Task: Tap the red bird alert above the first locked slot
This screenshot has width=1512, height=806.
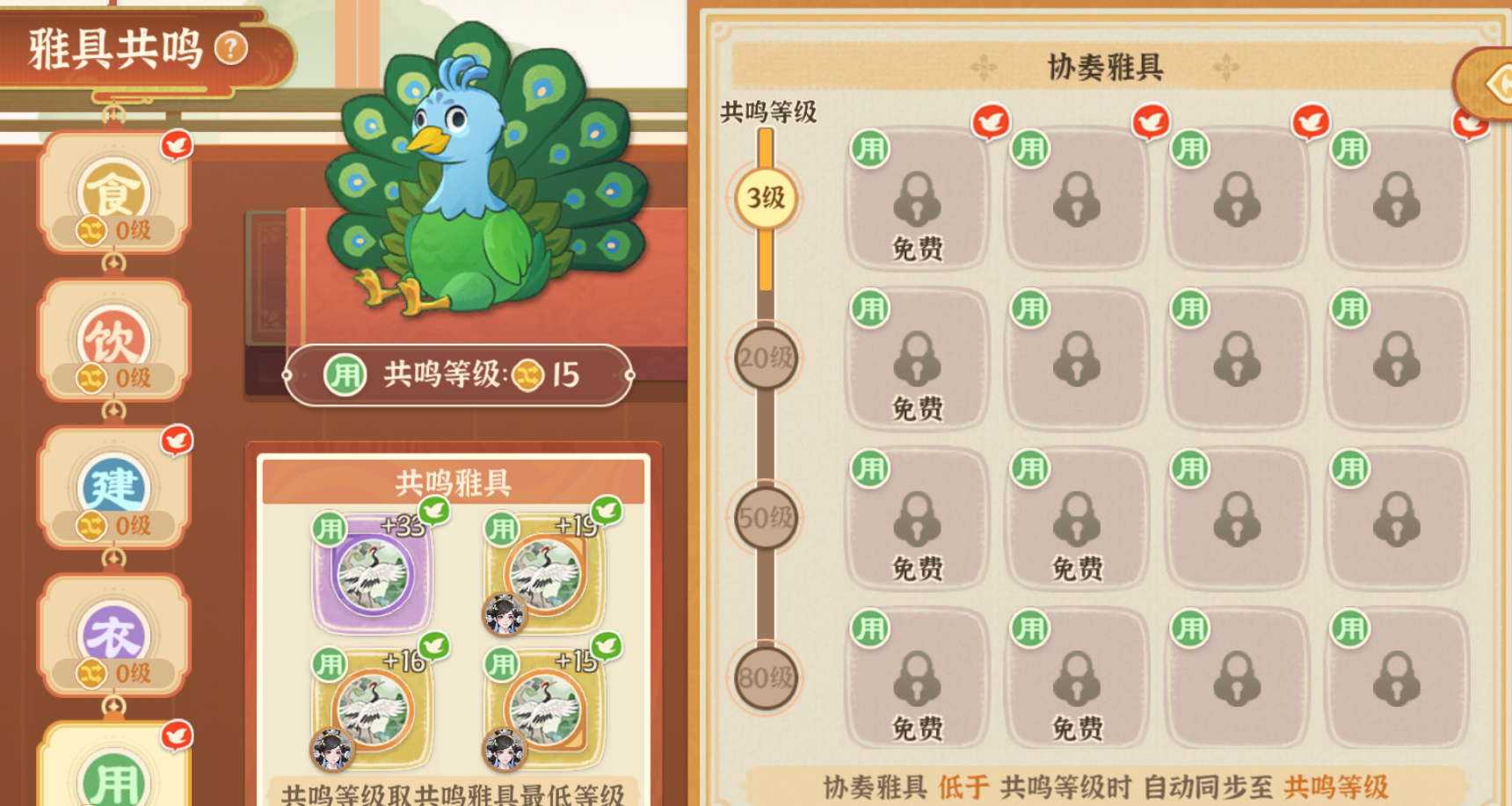Action: (x=992, y=122)
